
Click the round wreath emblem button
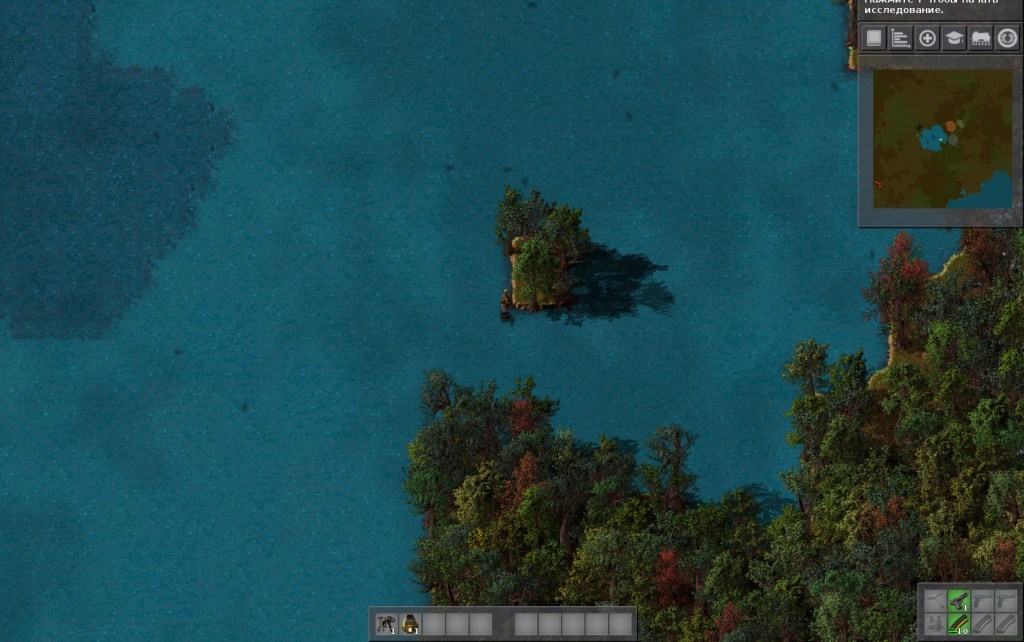click(1007, 38)
